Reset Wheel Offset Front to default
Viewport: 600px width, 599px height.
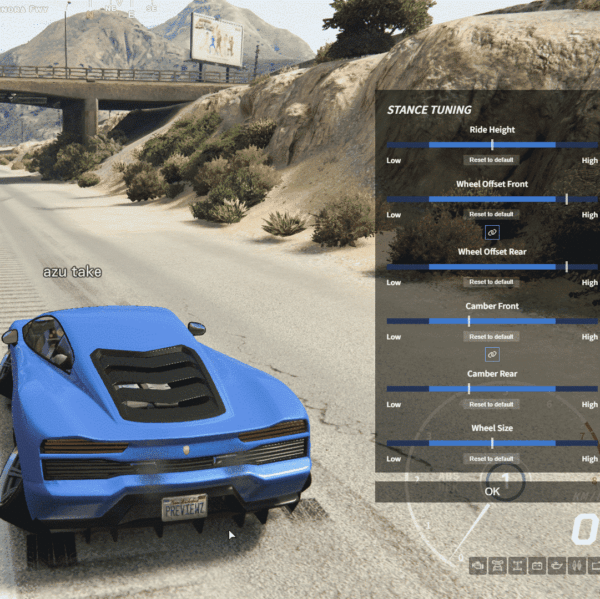(x=491, y=214)
